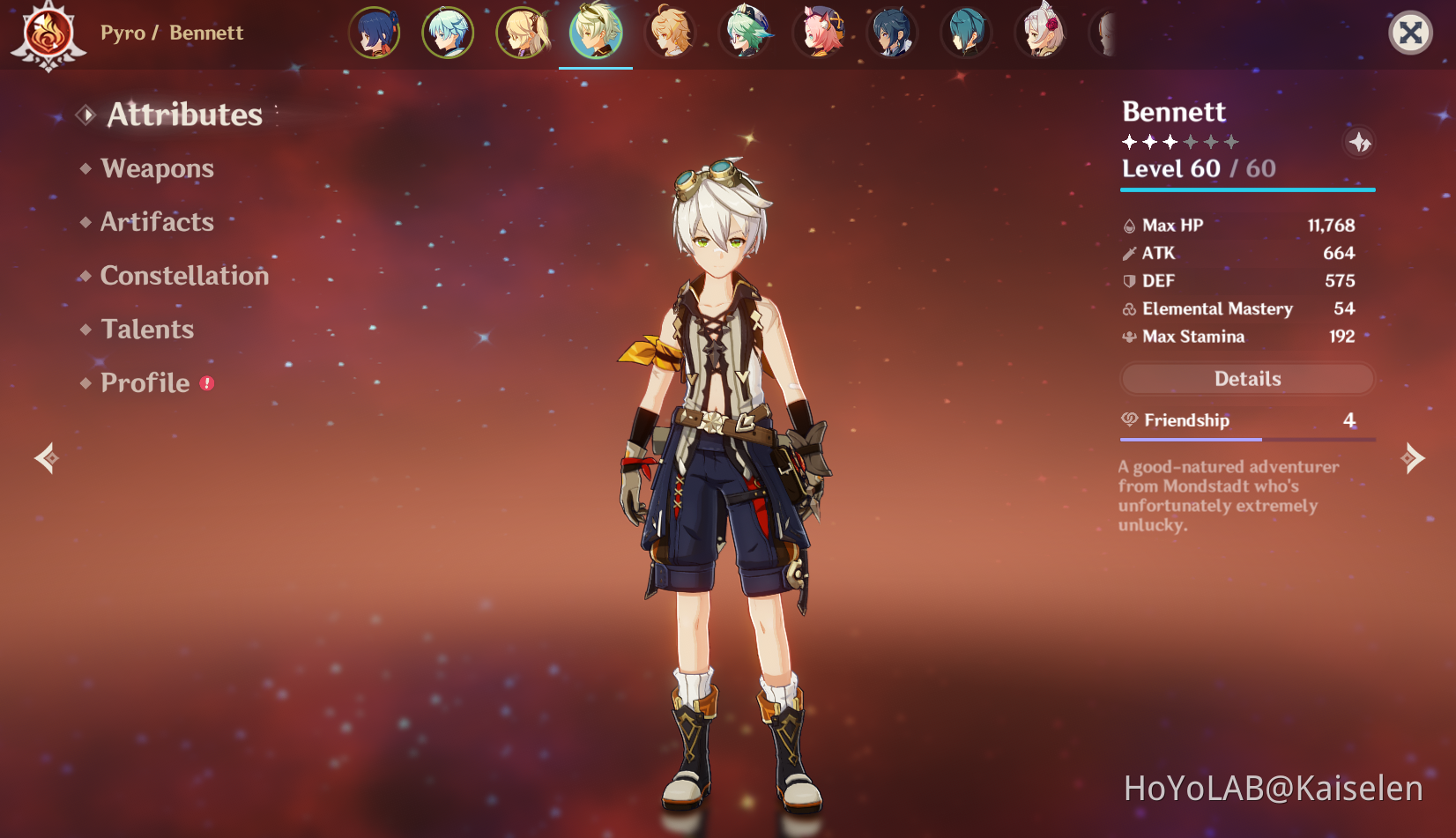Select Diona's pink-haired portrait
Viewport: 1456px width, 838px height.
click(x=820, y=33)
